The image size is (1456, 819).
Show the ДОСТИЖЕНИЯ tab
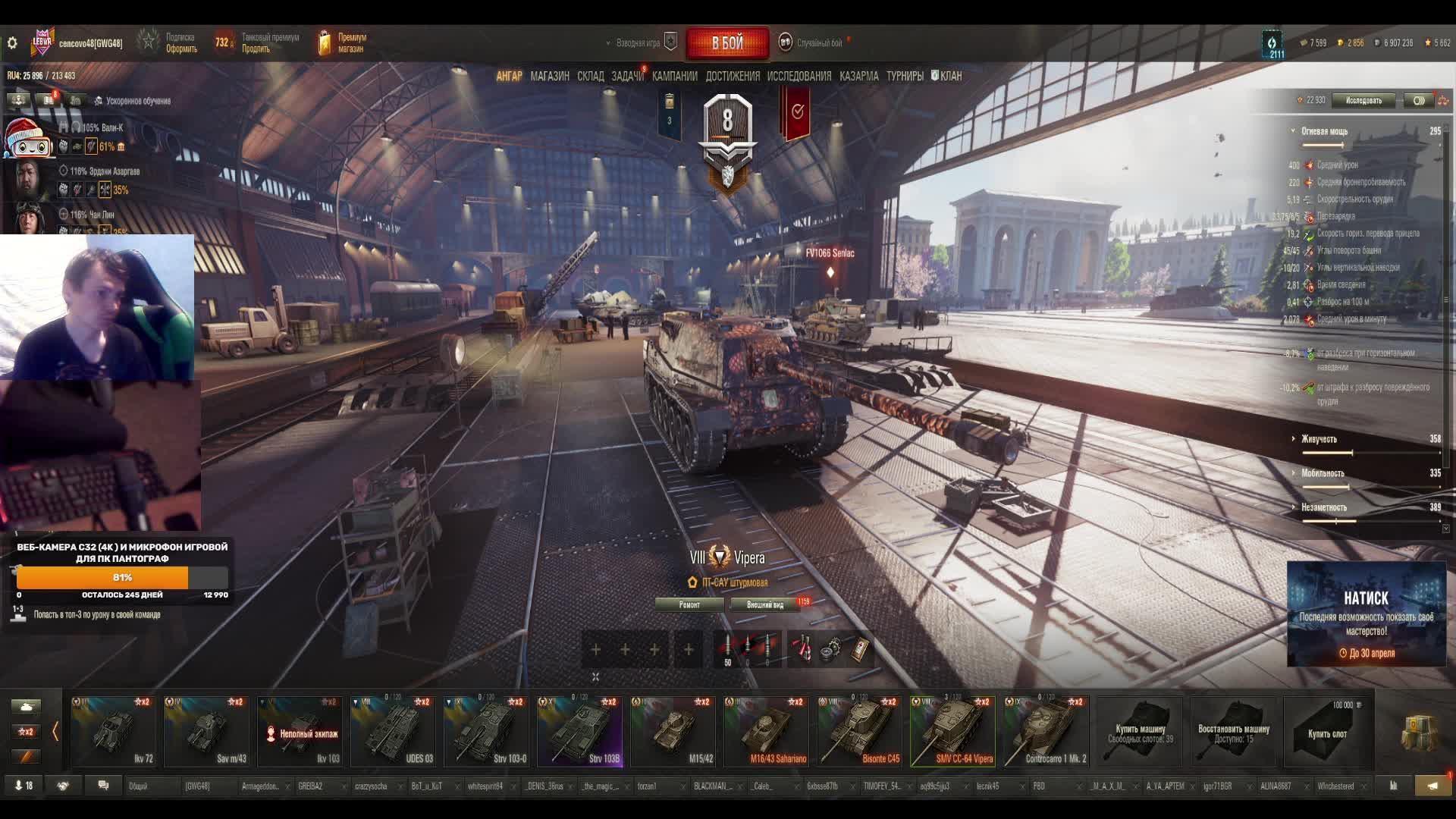click(732, 76)
